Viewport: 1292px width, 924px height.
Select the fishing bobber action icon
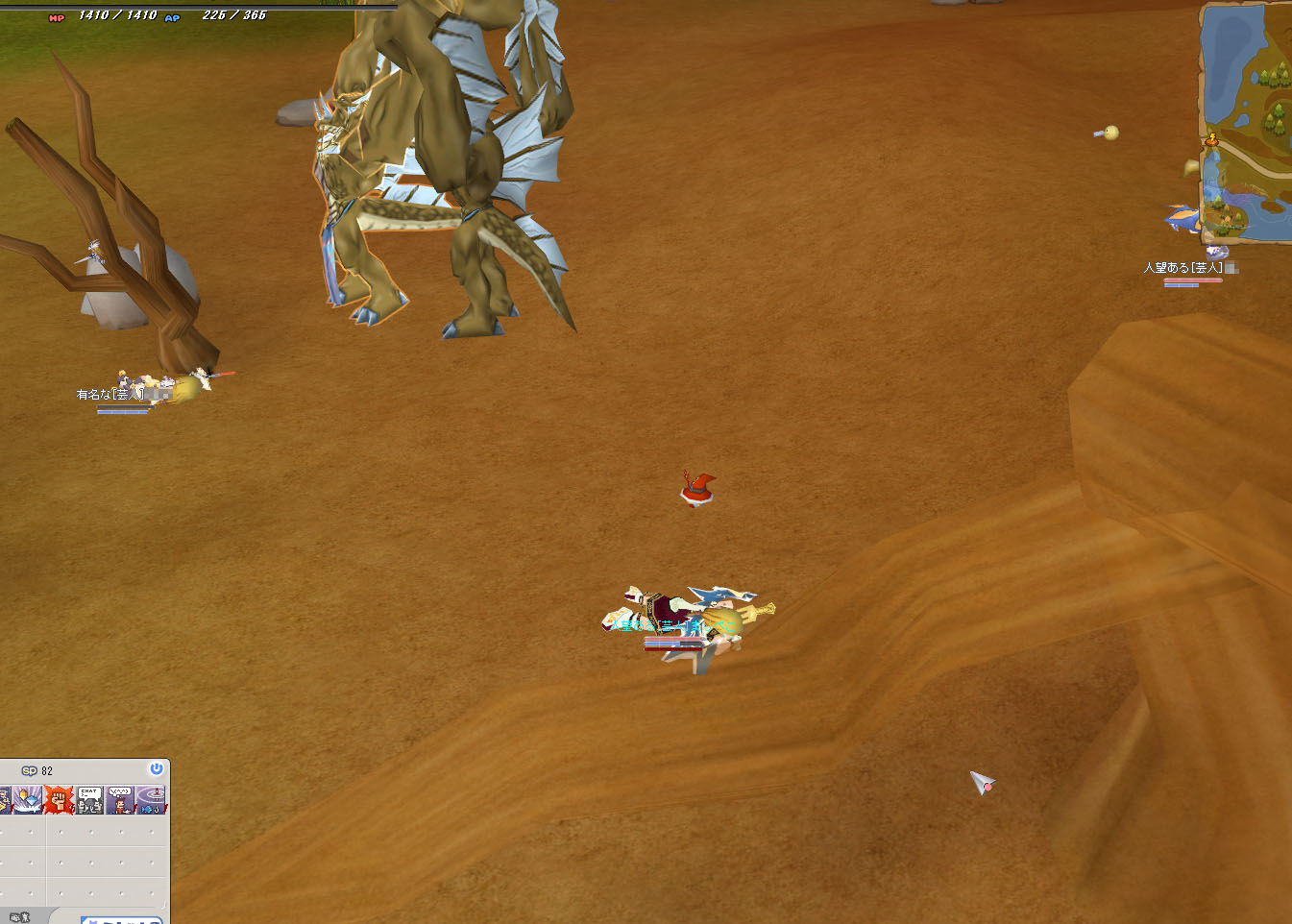coord(151,799)
